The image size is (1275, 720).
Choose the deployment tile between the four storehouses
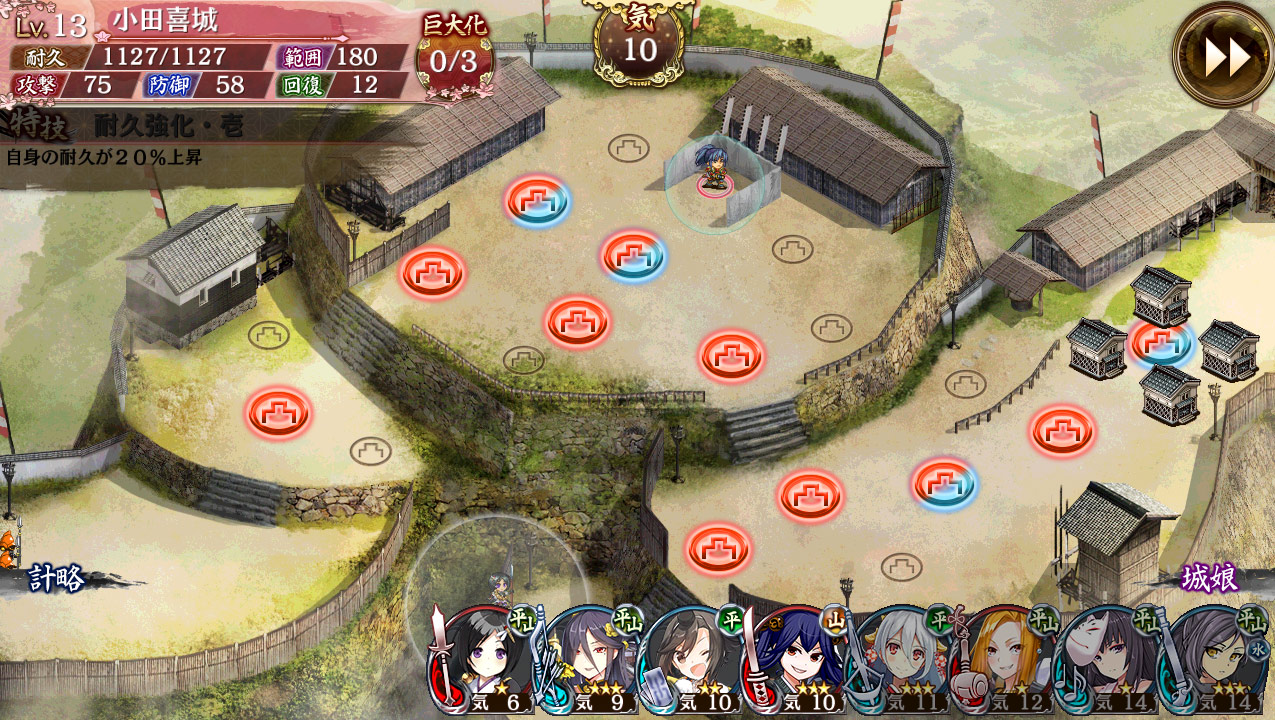coord(1162,343)
